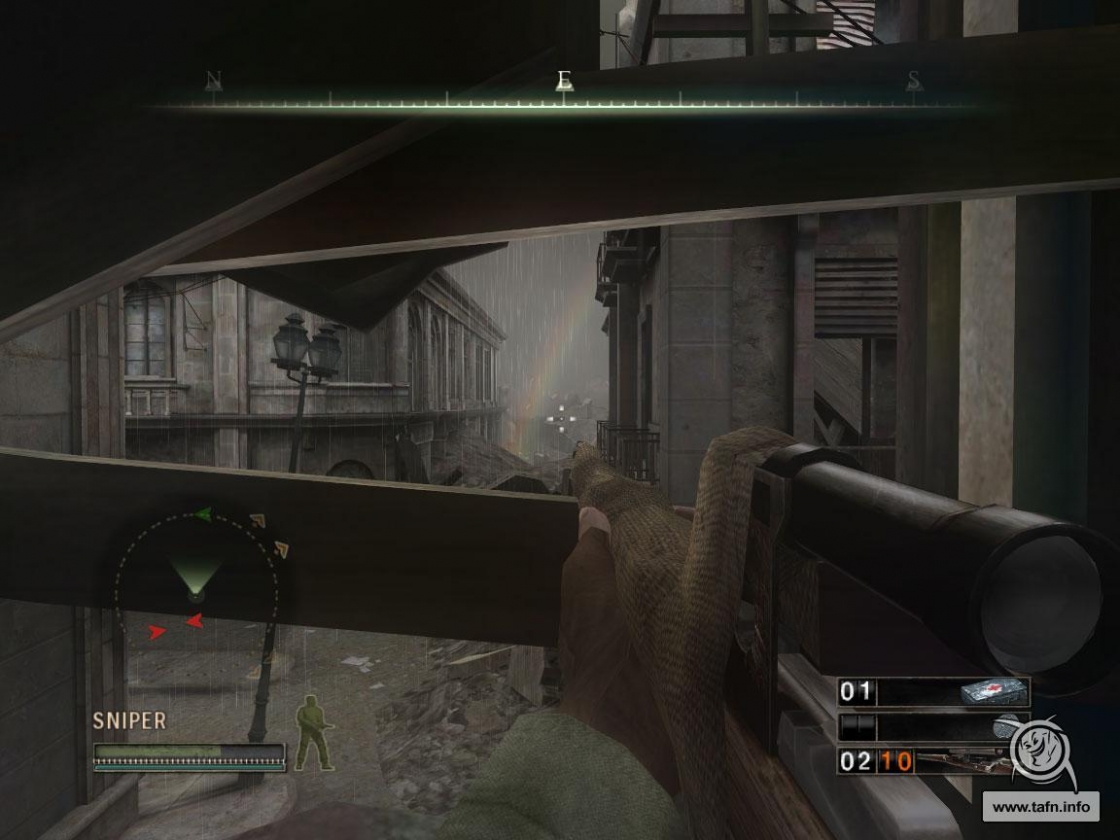Image resolution: width=1120 pixels, height=840 pixels.
Task: Click the circular radar minimap
Action: (196, 578)
